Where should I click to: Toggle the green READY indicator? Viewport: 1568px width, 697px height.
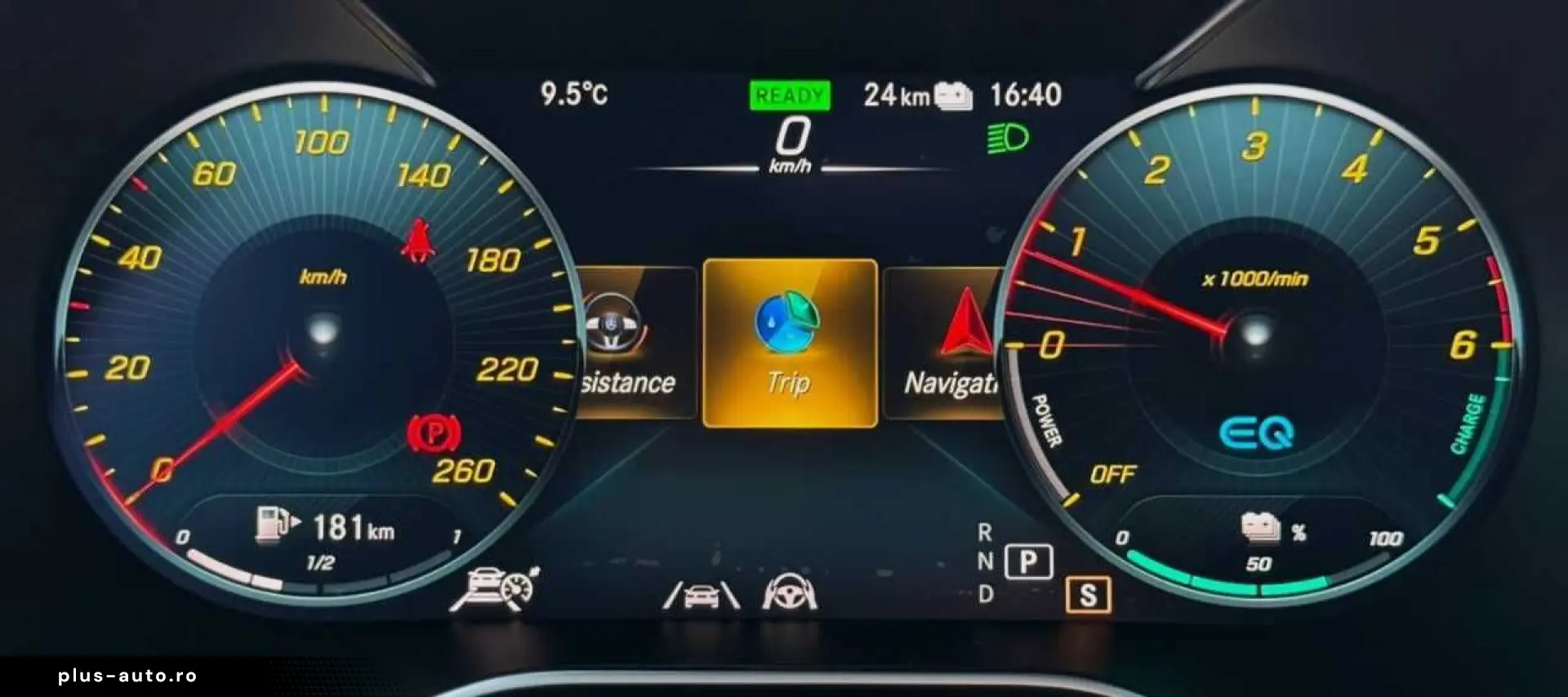pos(789,95)
